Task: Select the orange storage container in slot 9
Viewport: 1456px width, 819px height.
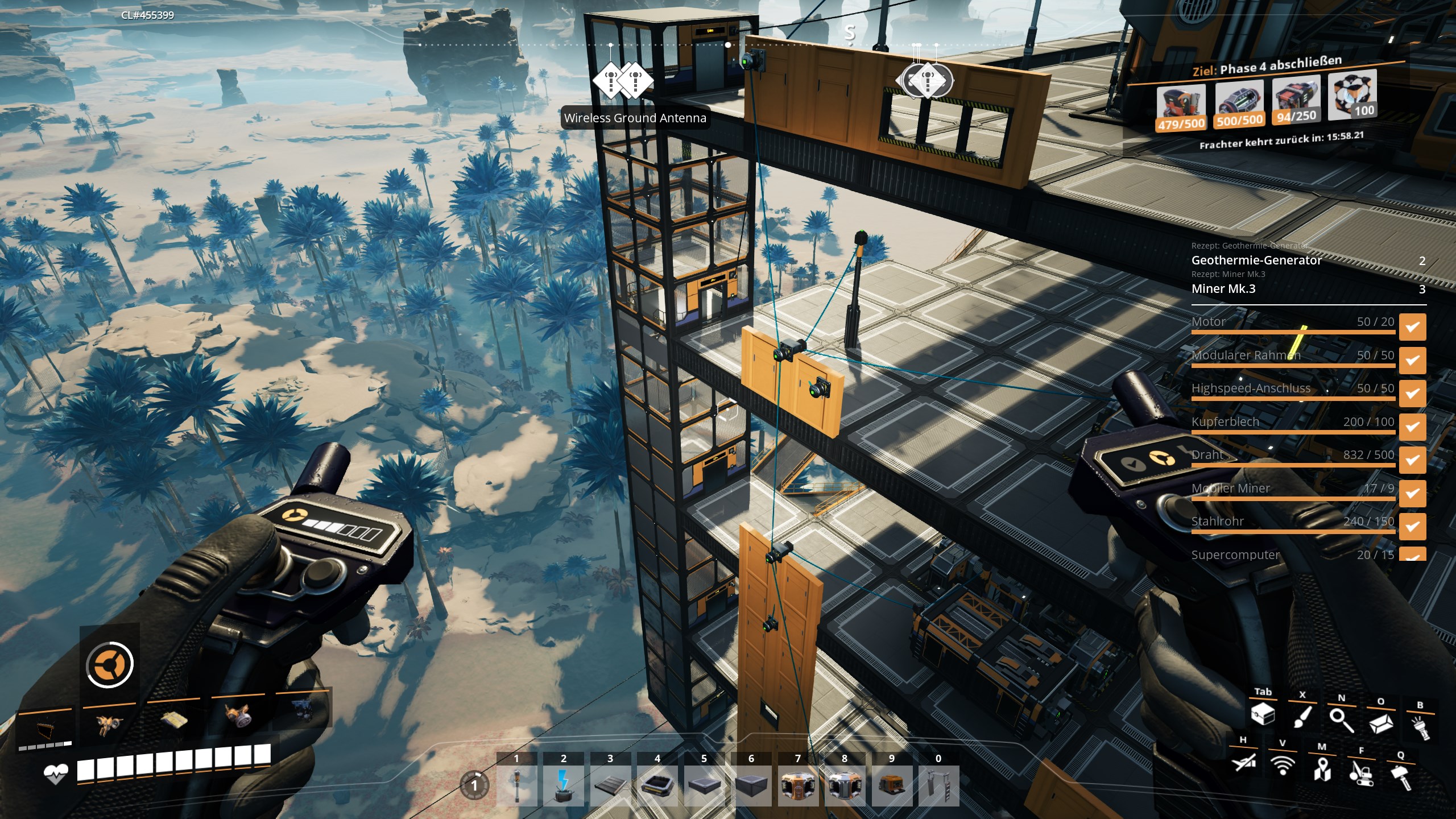Action: click(x=891, y=786)
